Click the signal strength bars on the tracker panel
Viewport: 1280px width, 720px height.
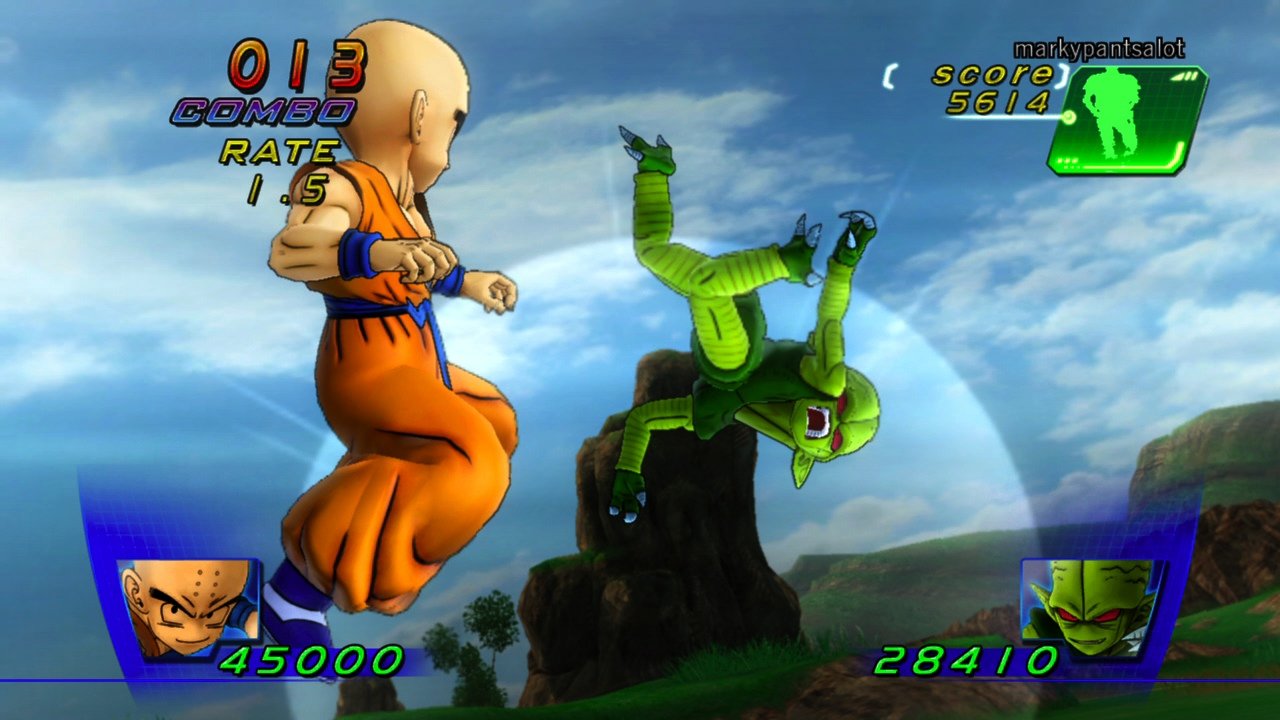pos(1183,76)
